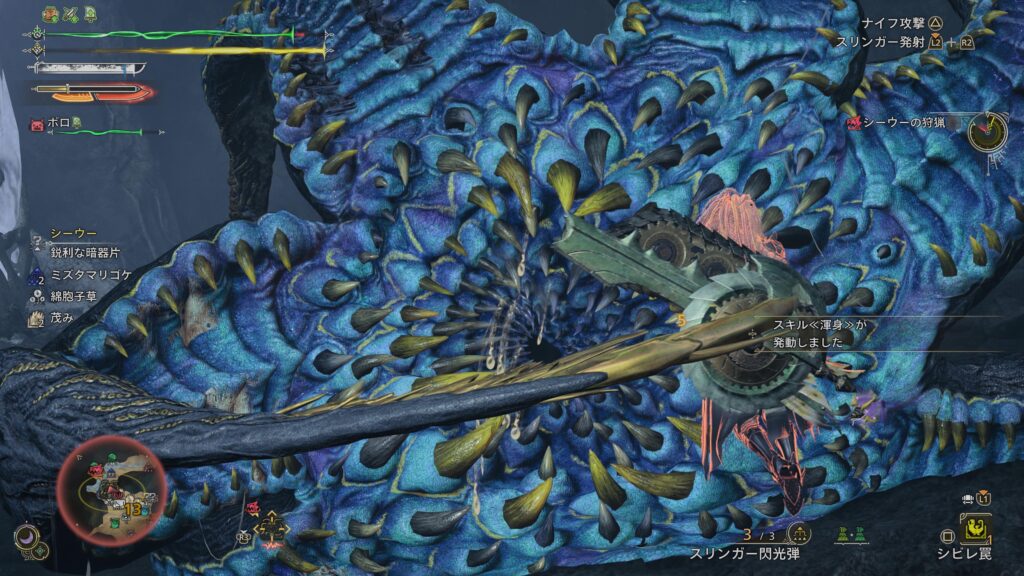This screenshot has height=576, width=1024.
Task: Select the 茂み entry in the list
Action: pyautogui.click(x=62, y=317)
